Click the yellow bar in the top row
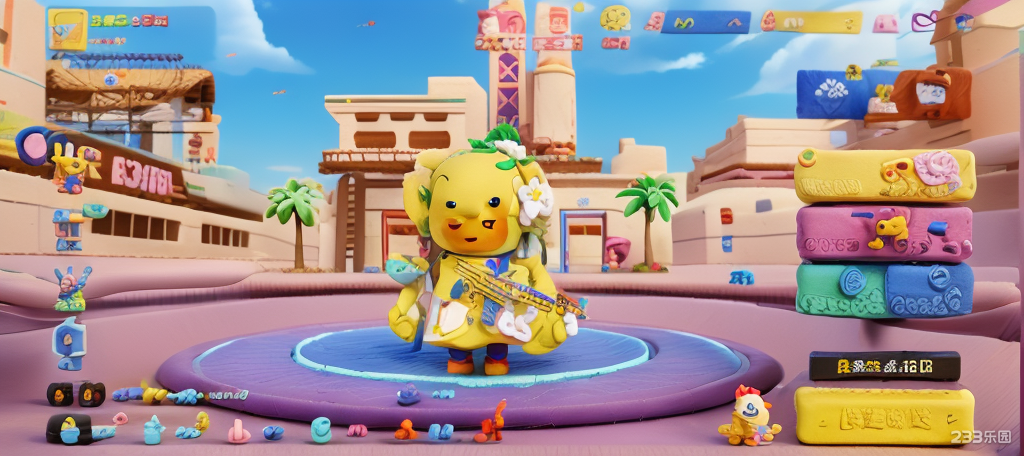The height and width of the screenshot is (456, 1024). 810,22
